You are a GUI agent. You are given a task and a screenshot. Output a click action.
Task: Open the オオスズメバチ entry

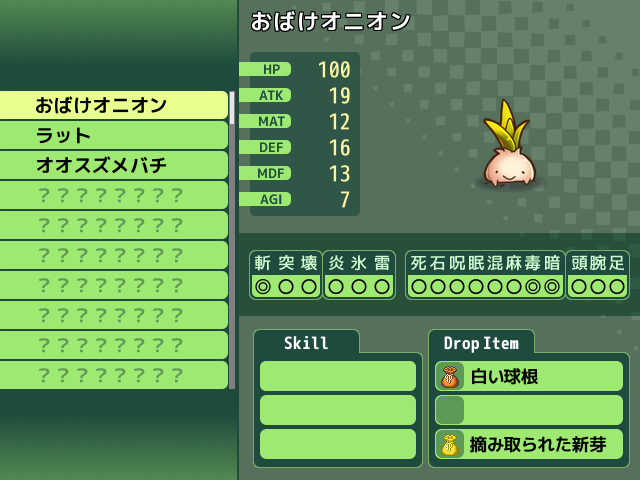[114, 165]
